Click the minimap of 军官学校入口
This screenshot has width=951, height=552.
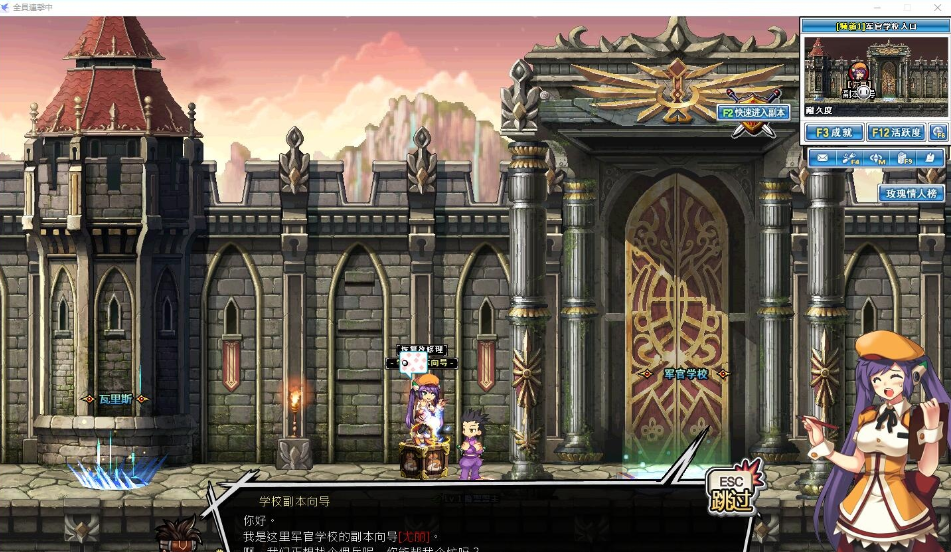click(x=875, y=68)
